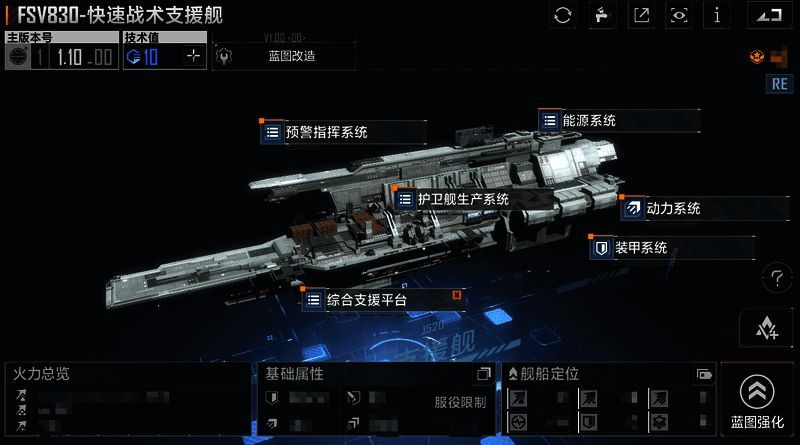
Task: Expand the 基础属性 basic attributes panel
Action: (483, 374)
